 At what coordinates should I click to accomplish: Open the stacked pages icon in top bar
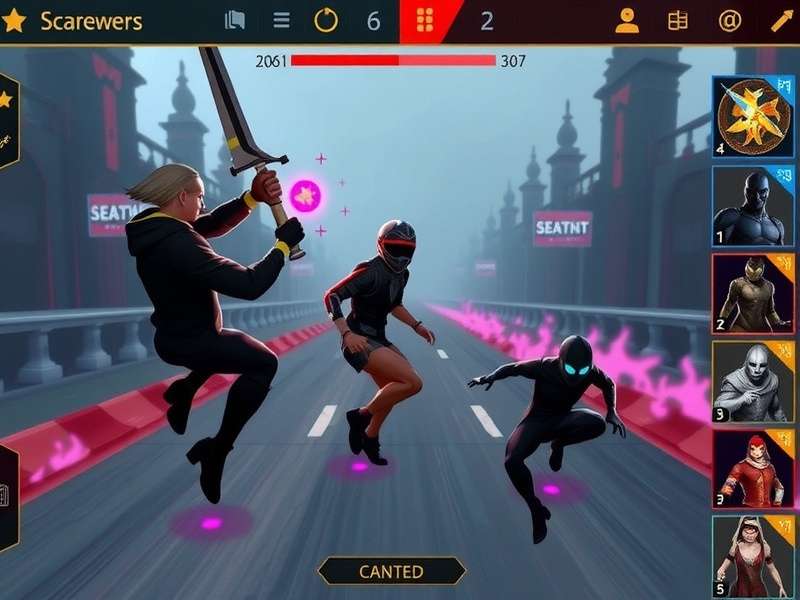click(235, 21)
